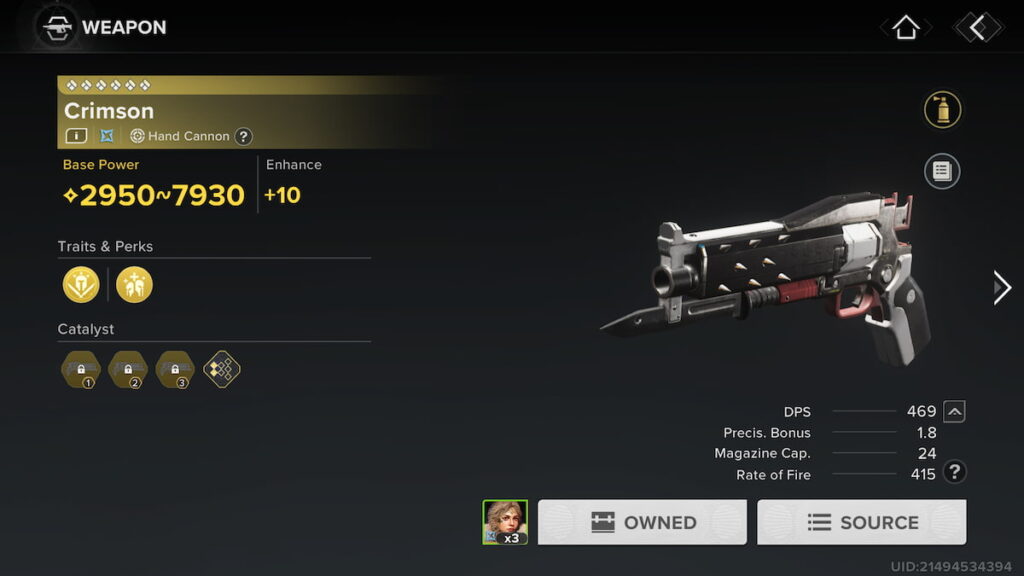View the first helmet trait icon
This screenshot has height=576, width=1024.
click(x=81, y=285)
